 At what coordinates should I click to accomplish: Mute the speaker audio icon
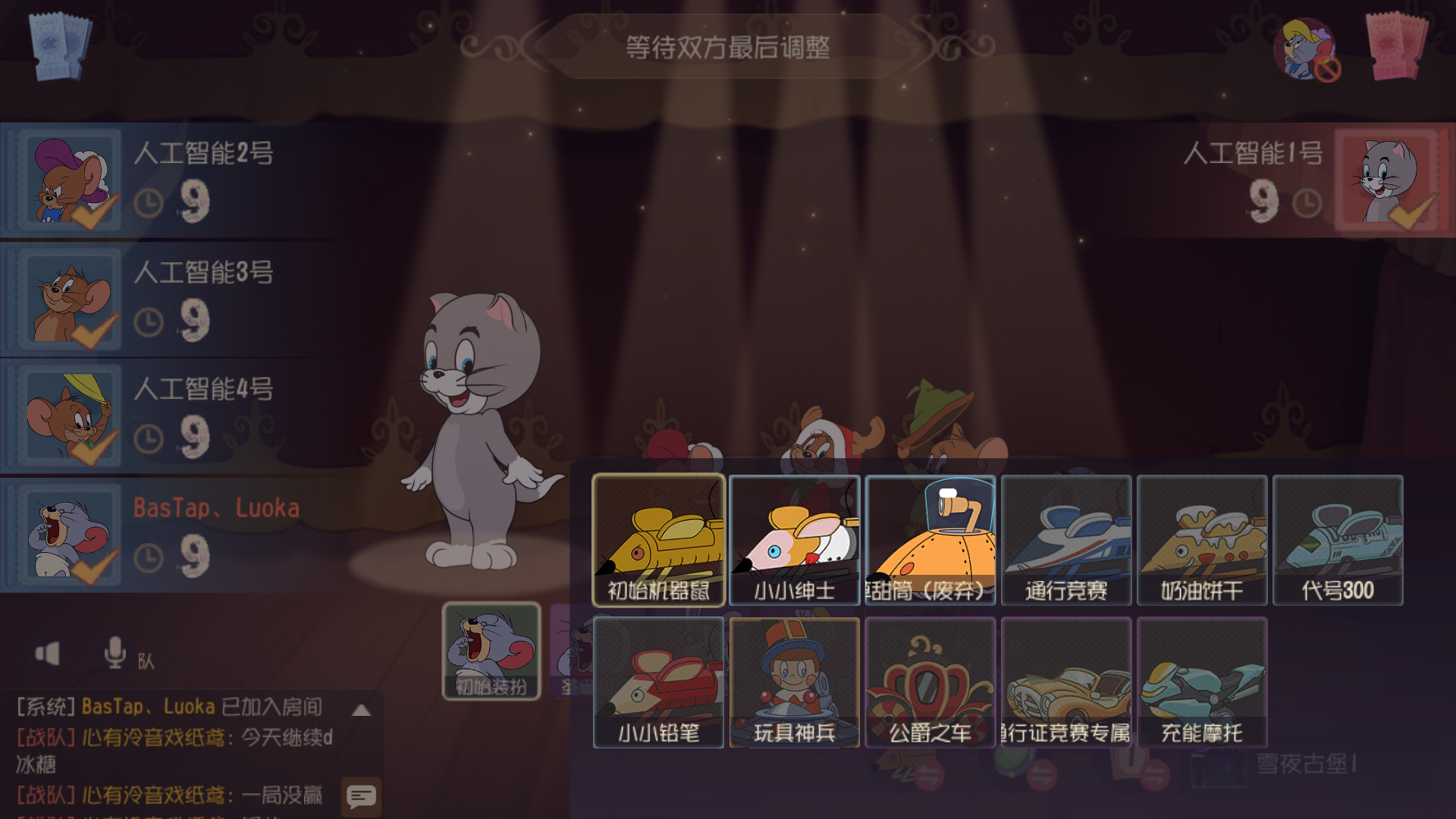tap(48, 655)
